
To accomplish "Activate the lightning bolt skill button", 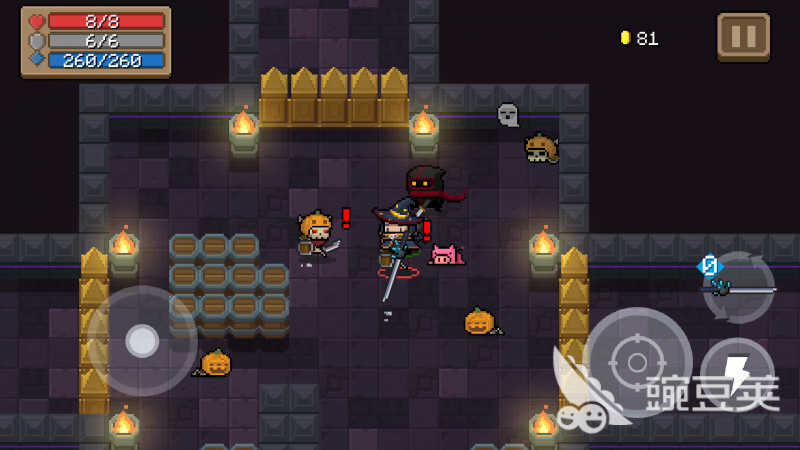I will pos(737,374).
